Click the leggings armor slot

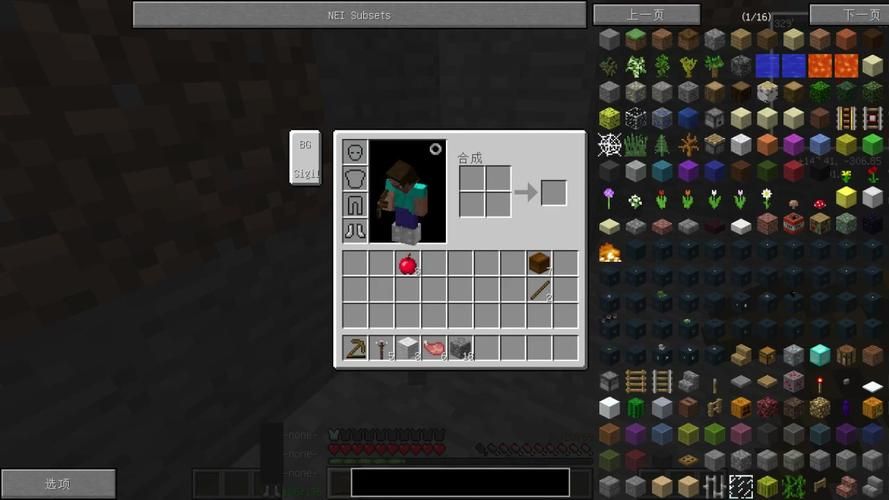pos(355,204)
